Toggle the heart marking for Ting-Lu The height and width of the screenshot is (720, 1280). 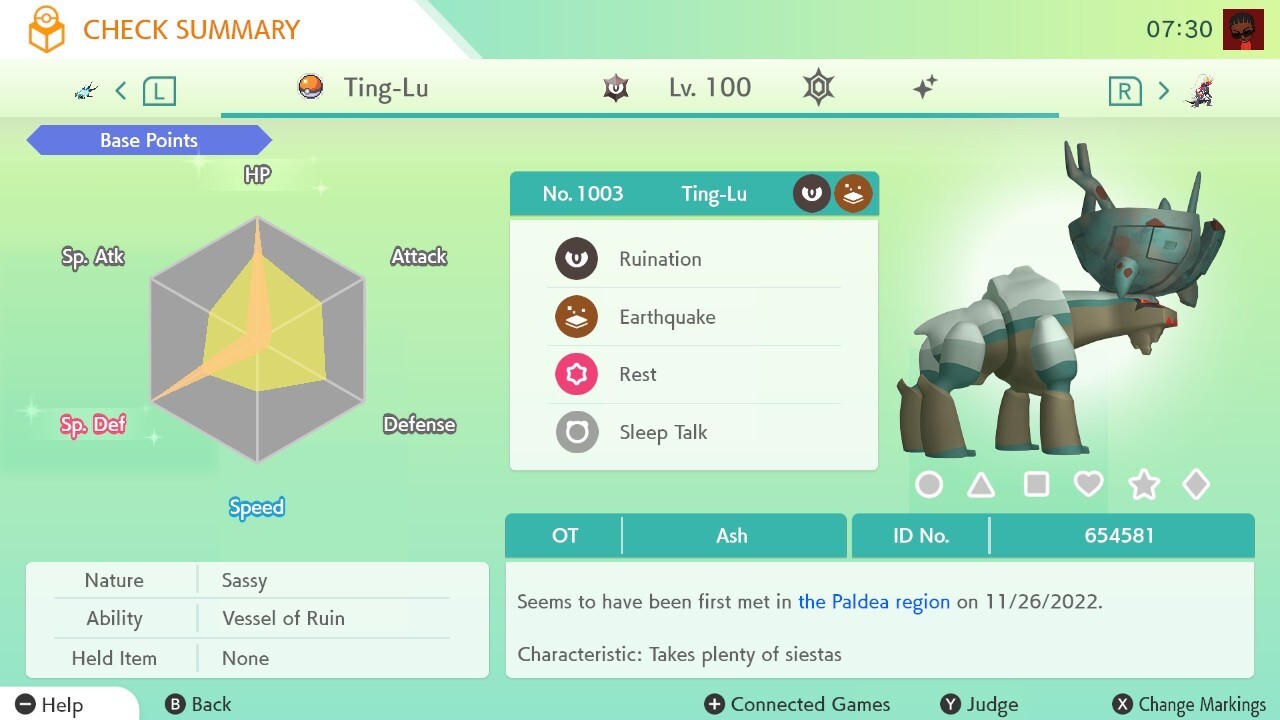pos(1090,484)
